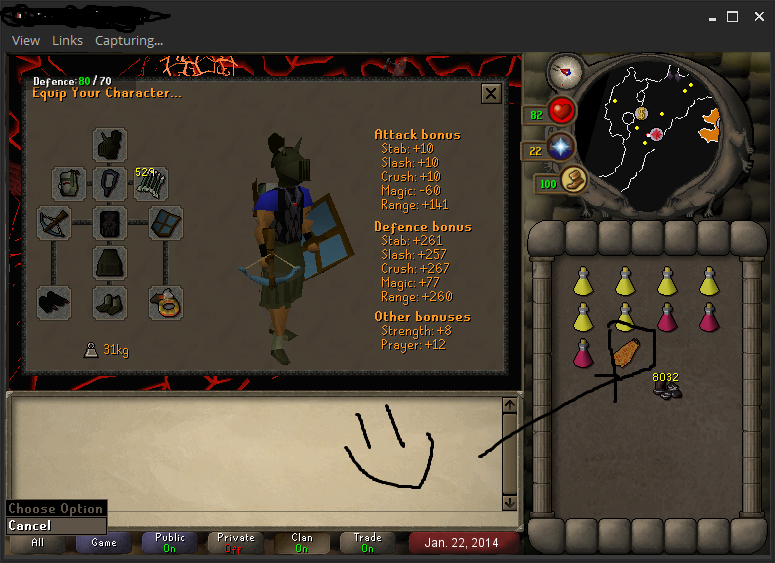Viewport: 775px width, 563px height.
Task: Select the backpack cape slot
Action: click(x=69, y=183)
